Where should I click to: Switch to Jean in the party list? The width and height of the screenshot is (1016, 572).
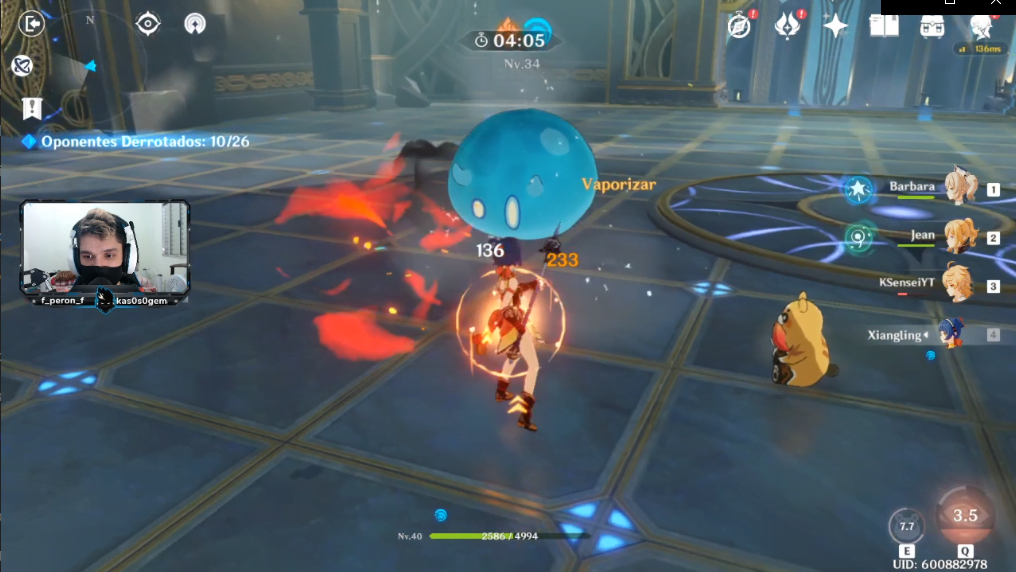pyautogui.click(x=960, y=237)
